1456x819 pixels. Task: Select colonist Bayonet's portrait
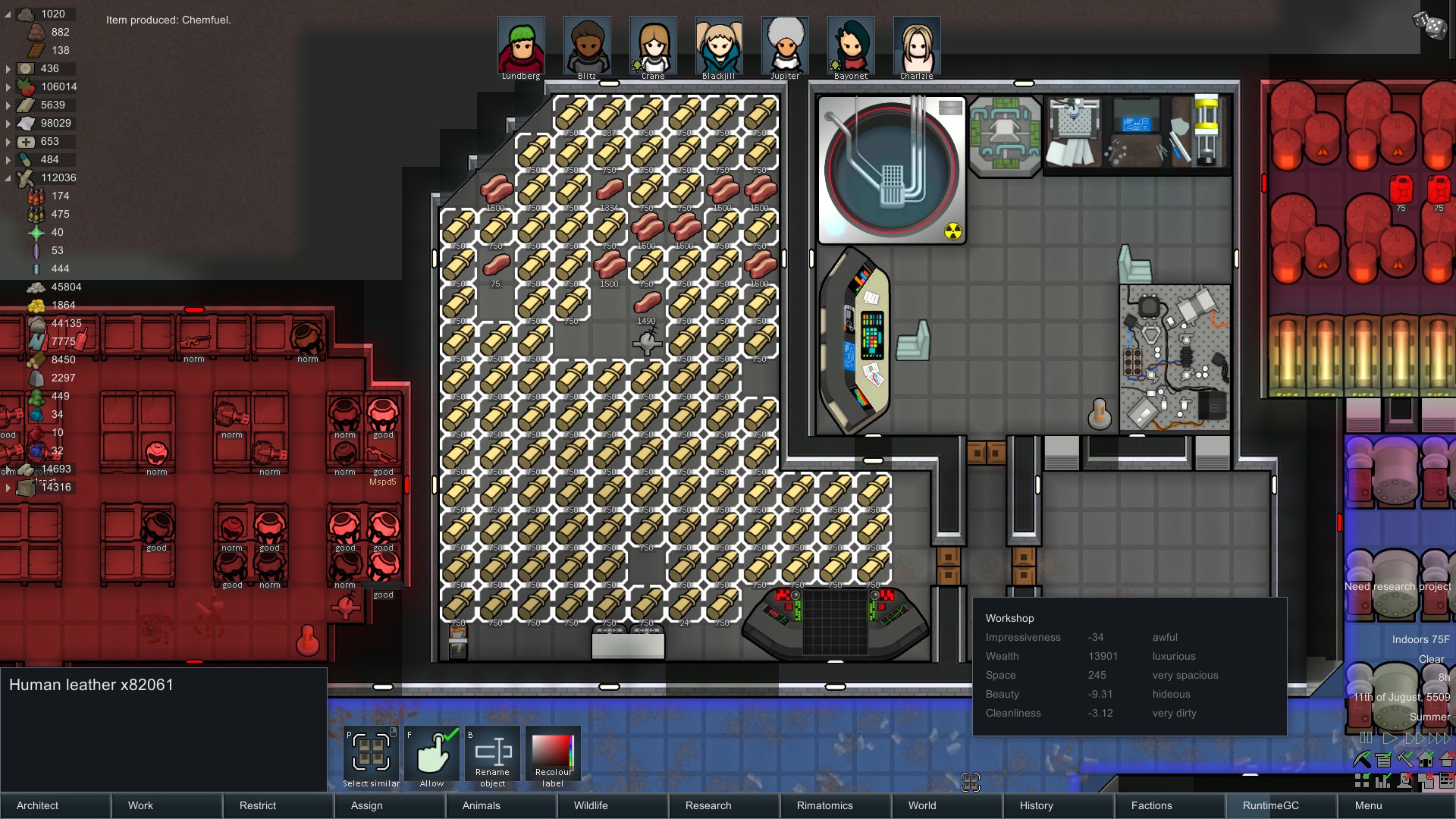pos(851,45)
